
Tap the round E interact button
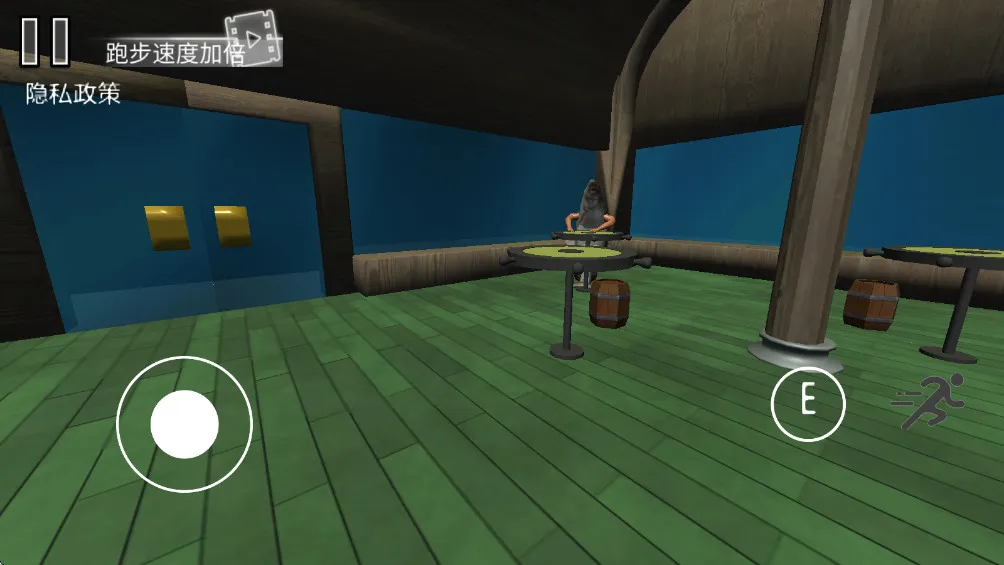tap(808, 403)
